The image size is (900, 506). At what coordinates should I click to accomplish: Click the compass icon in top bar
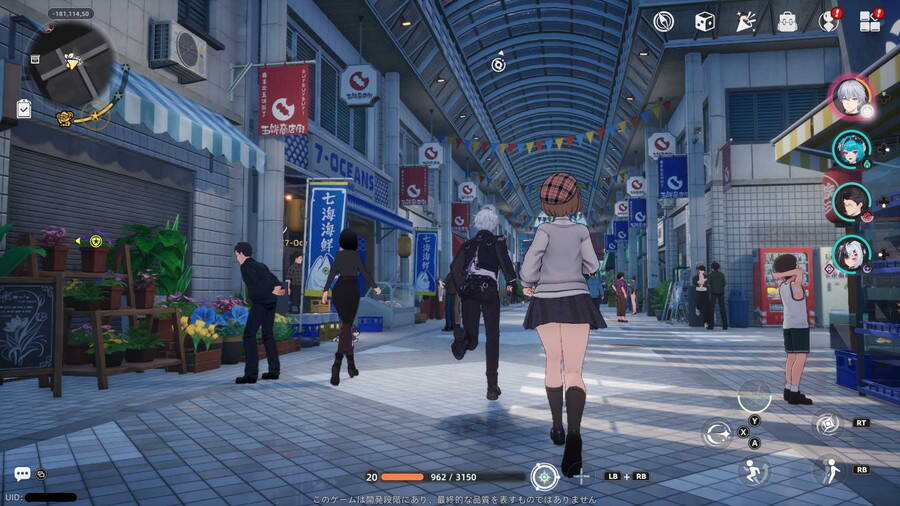(663, 21)
